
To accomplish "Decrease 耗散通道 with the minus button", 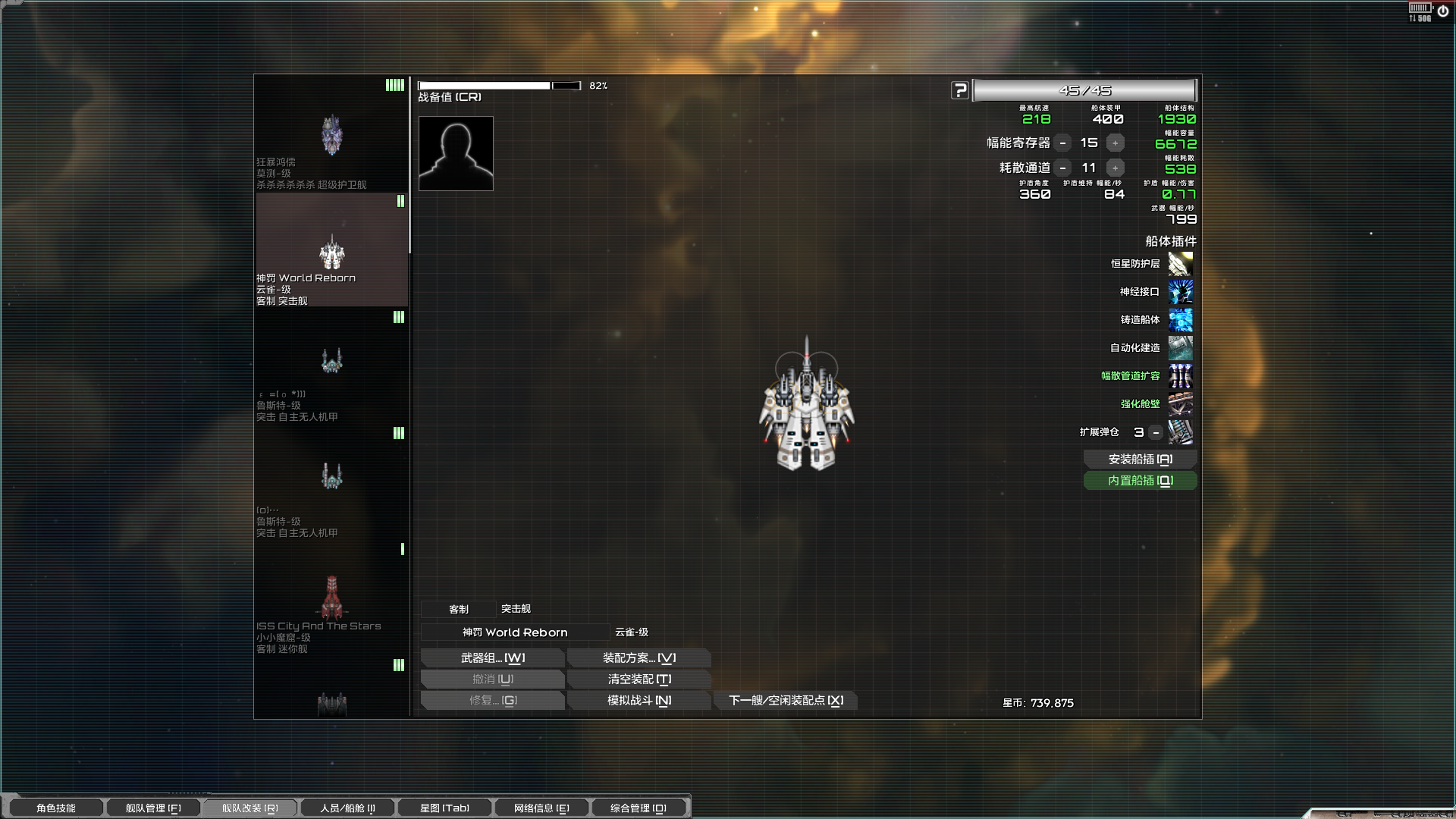I will pyautogui.click(x=1063, y=168).
